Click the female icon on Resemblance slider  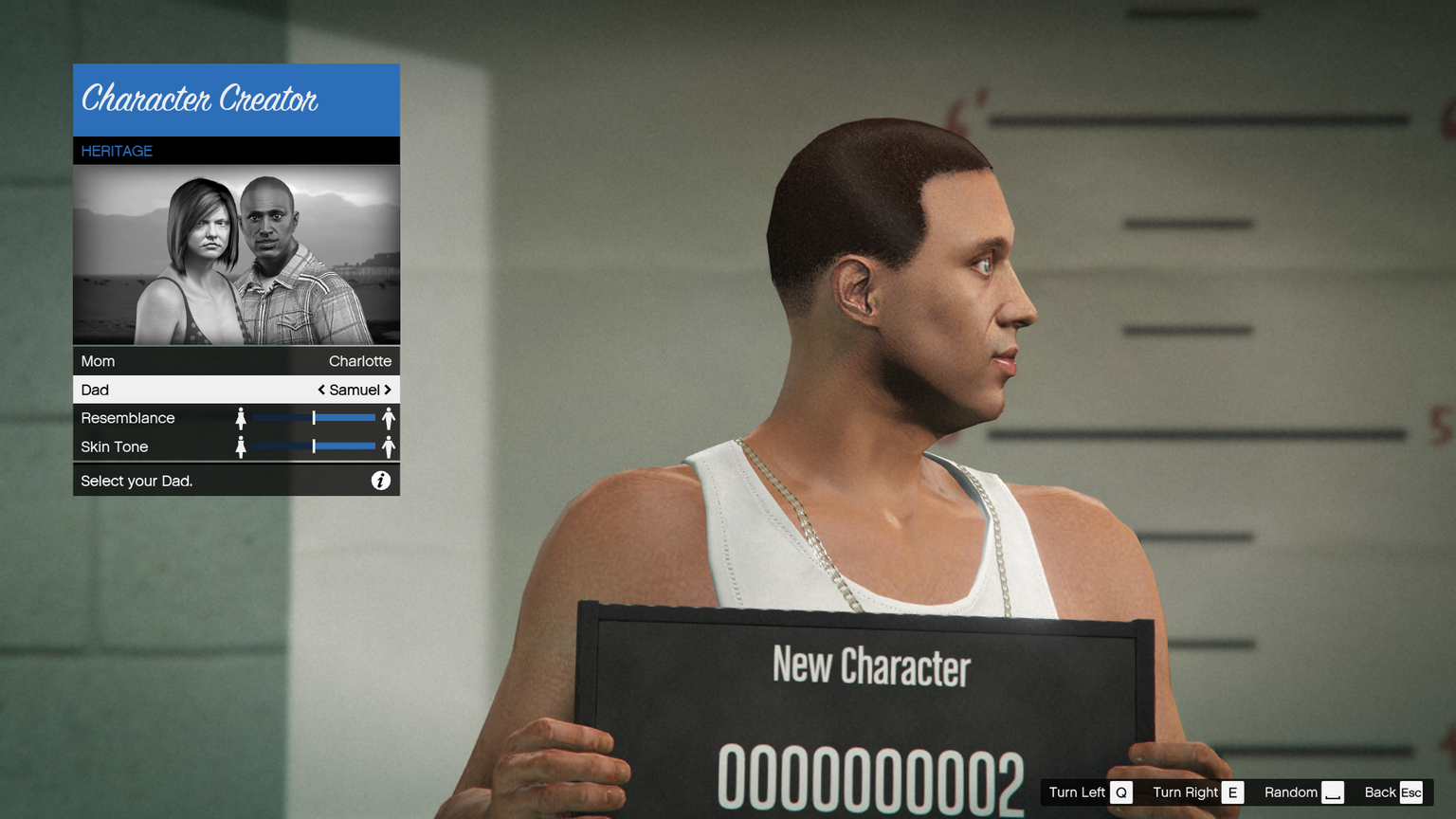click(x=241, y=418)
